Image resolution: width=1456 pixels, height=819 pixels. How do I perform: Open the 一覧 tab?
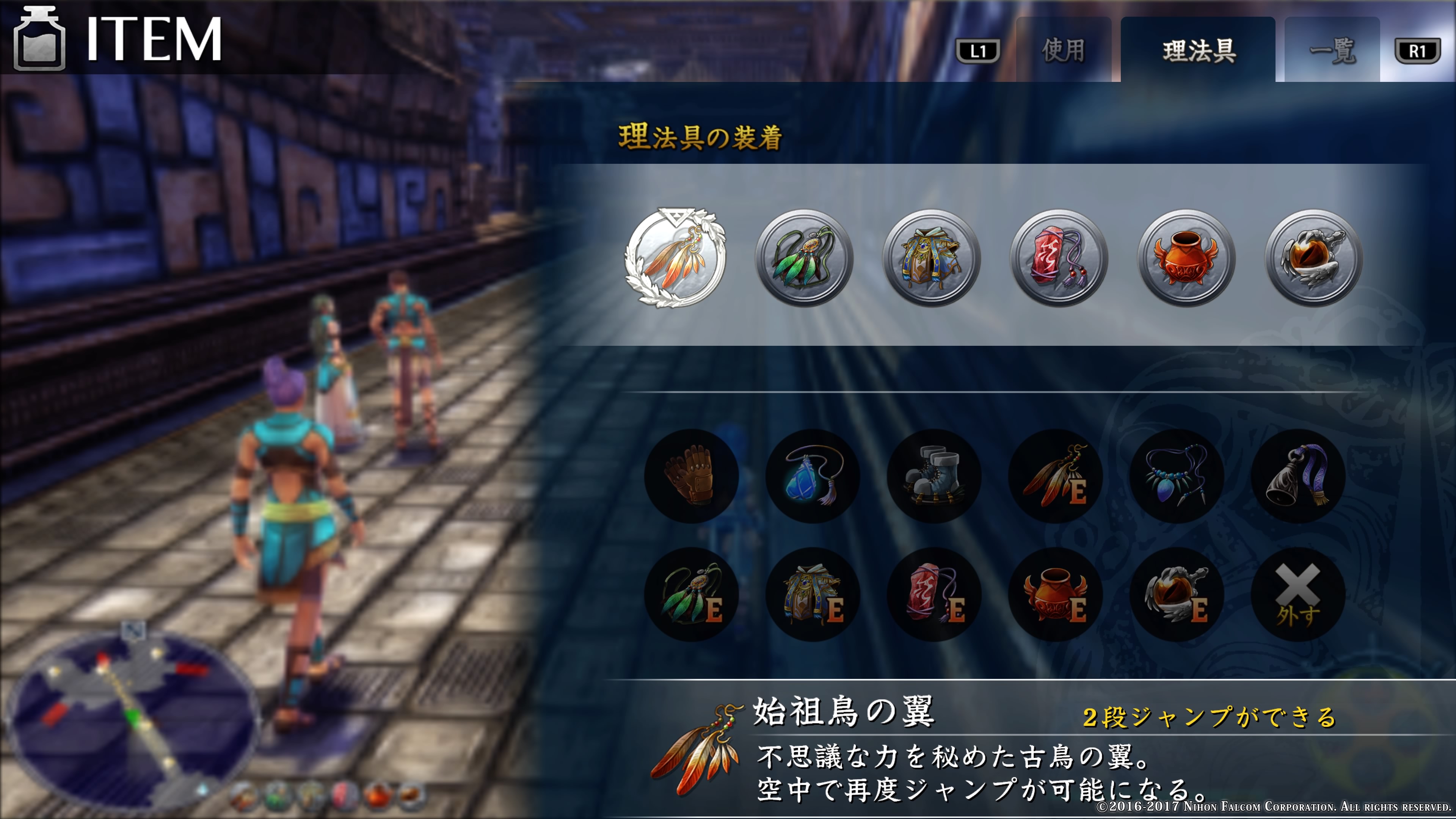[1332, 51]
